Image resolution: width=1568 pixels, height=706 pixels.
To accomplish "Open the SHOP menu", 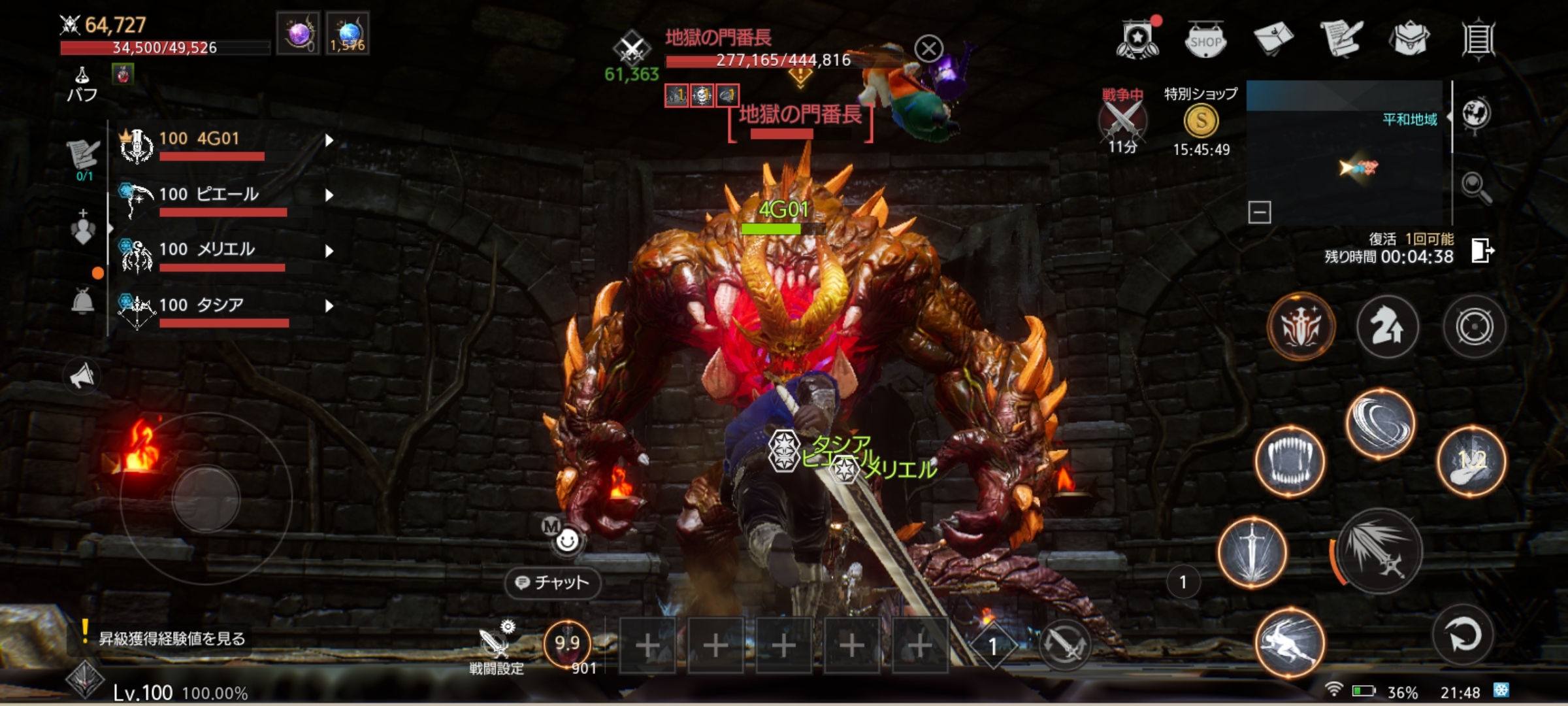I will tap(1205, 41).
